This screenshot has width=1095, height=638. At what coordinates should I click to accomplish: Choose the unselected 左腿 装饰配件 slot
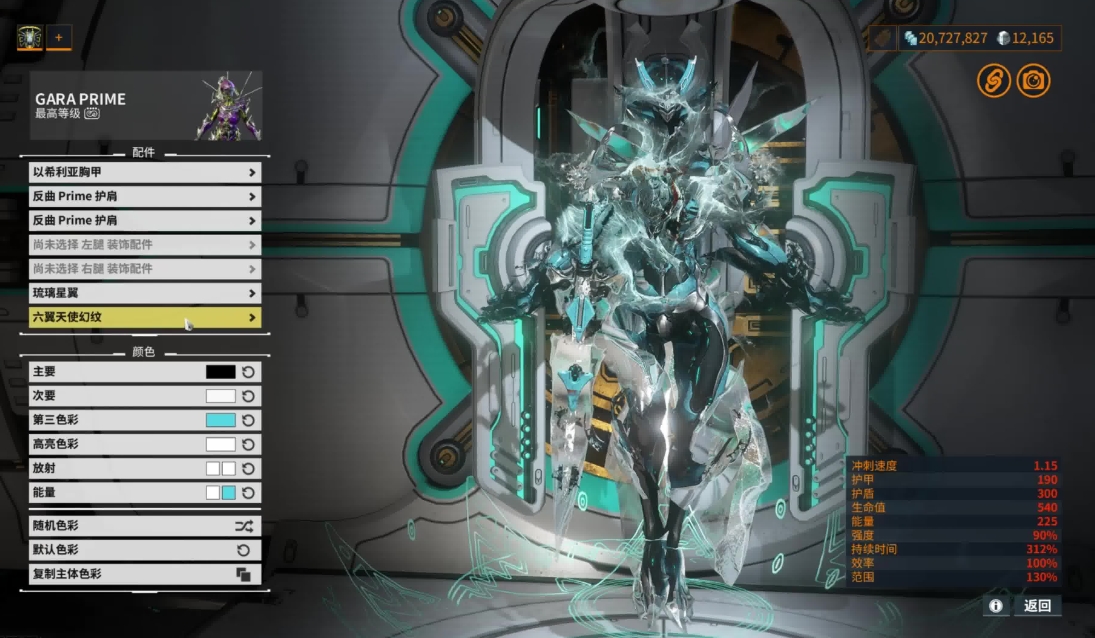(145, 244)
